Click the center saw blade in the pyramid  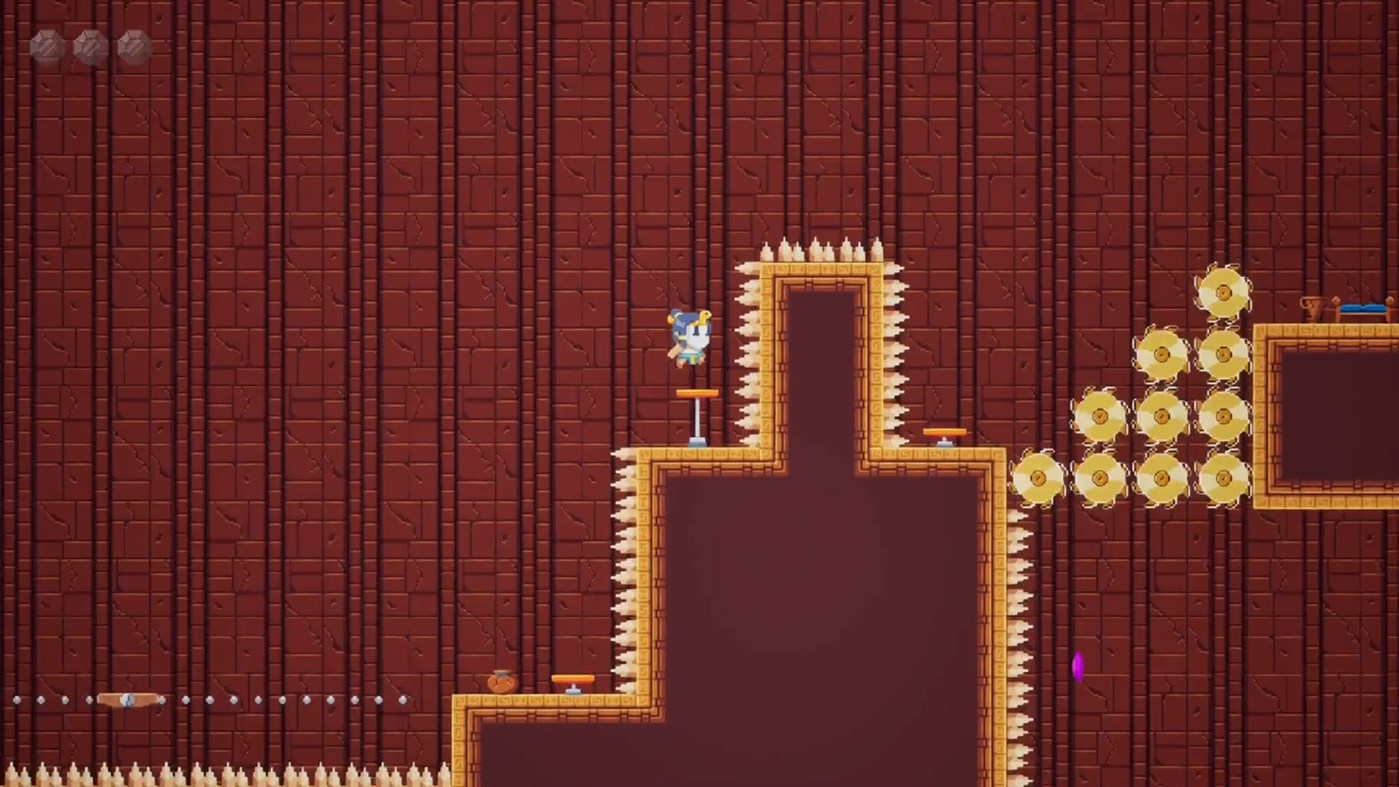click(x=1163, y=418)
